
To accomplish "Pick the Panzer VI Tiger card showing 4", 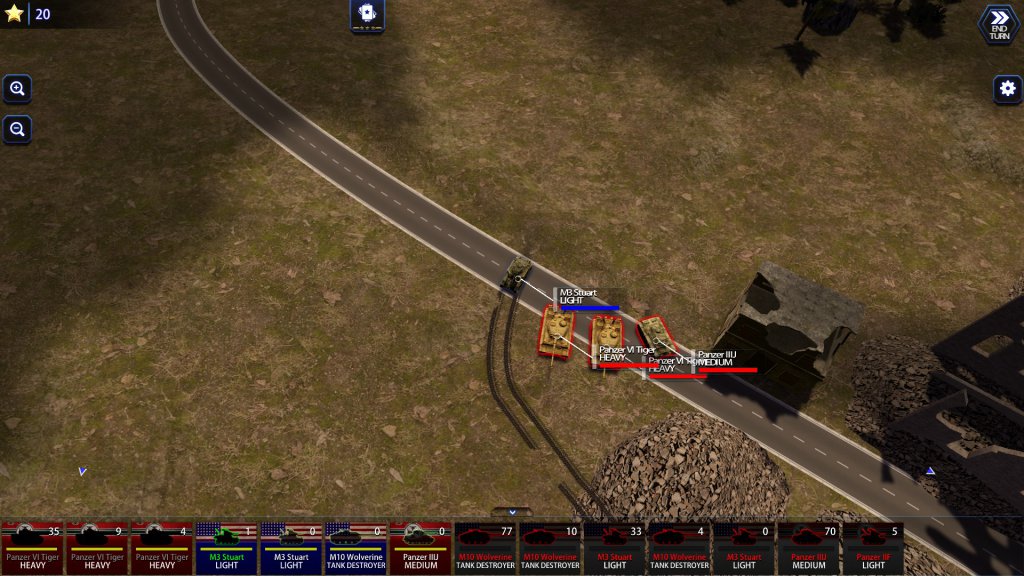I will tap(161, 548).
